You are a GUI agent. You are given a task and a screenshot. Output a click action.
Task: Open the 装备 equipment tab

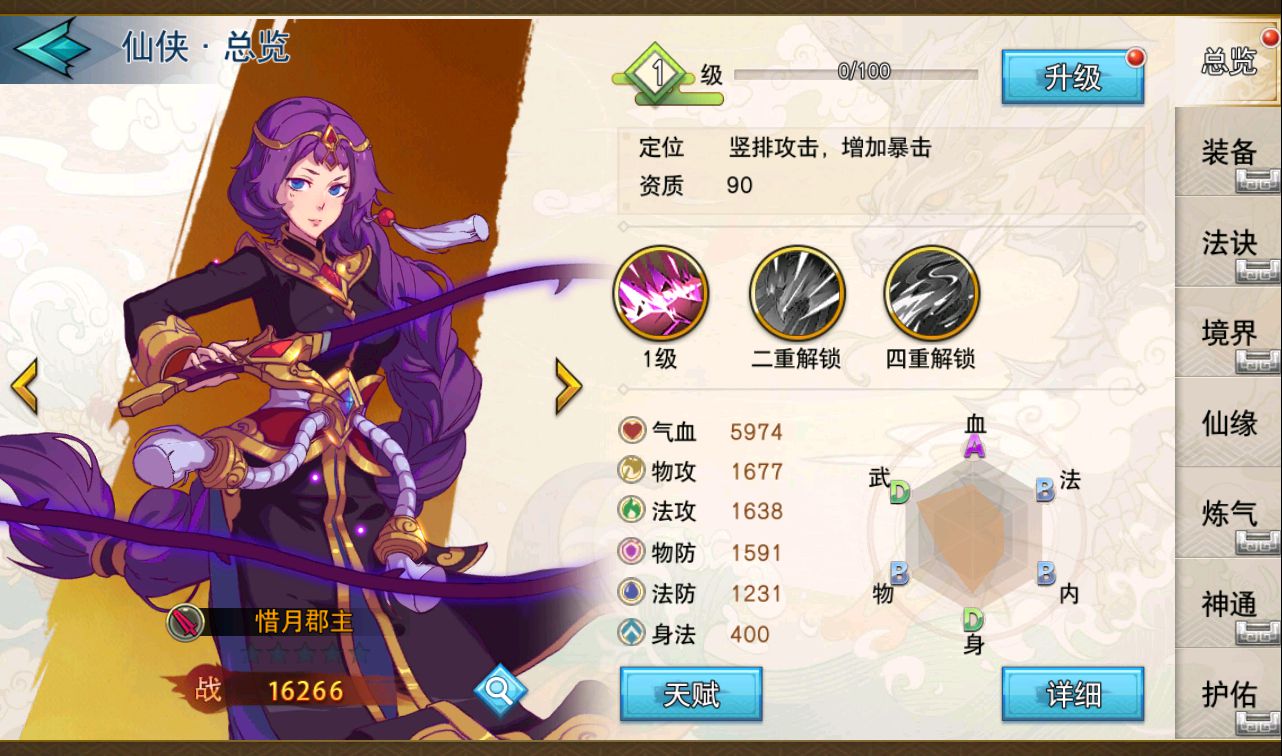(x=1228, y=152)
